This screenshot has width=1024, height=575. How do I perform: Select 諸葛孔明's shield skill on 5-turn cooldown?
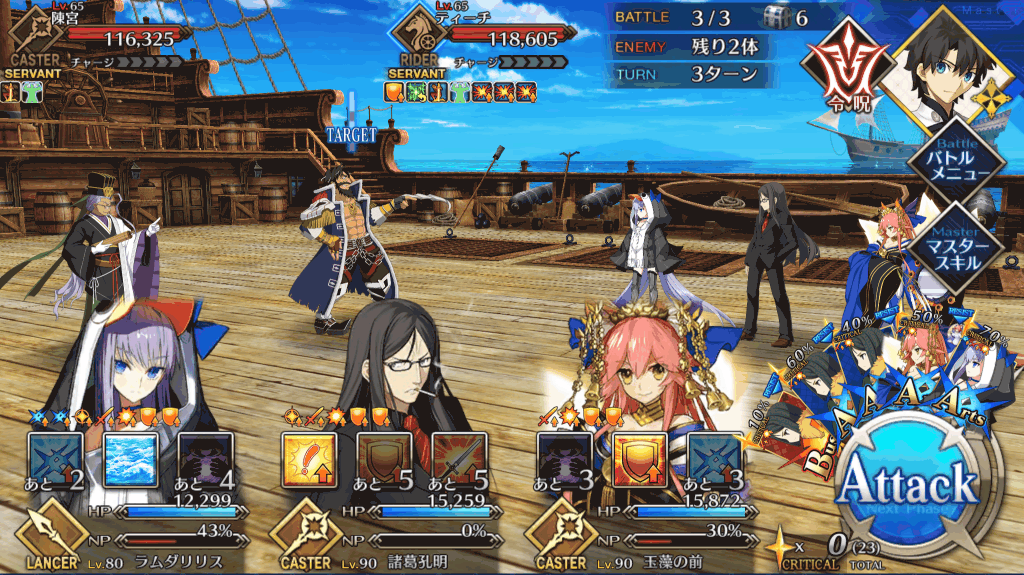tap(385, 459)
